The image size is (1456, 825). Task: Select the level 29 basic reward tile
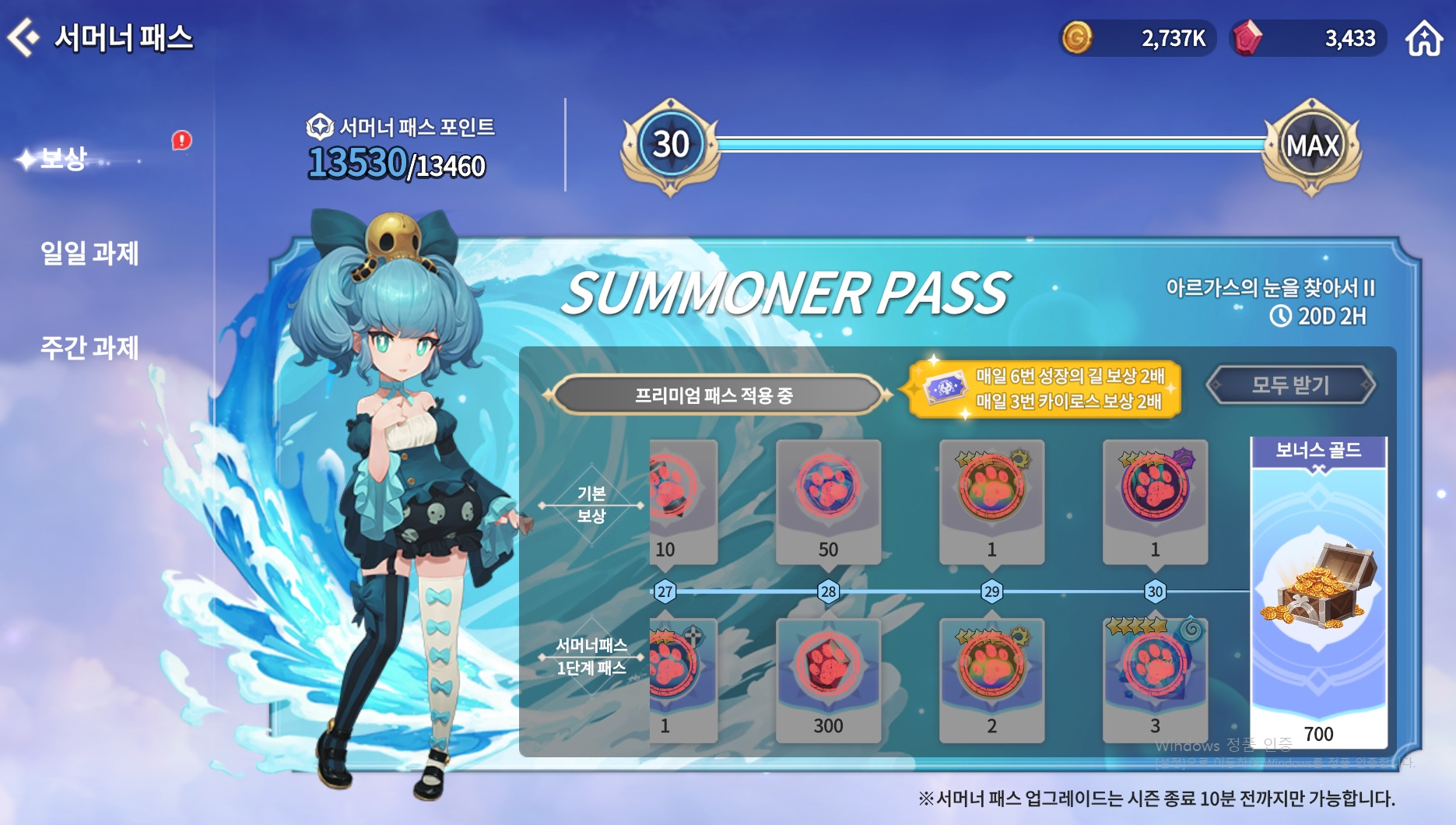[x=991, y=501]
